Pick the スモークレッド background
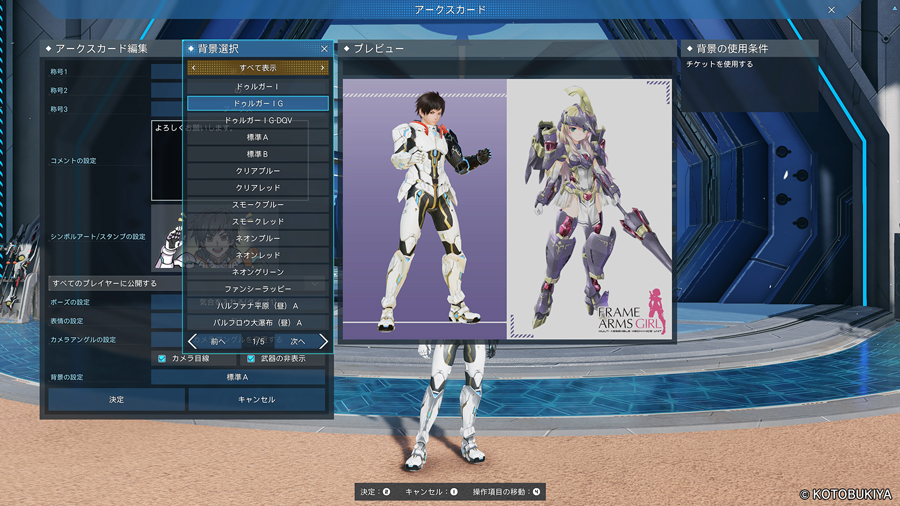The width and height of the screenshot is (900, 506). coord(258,221)
